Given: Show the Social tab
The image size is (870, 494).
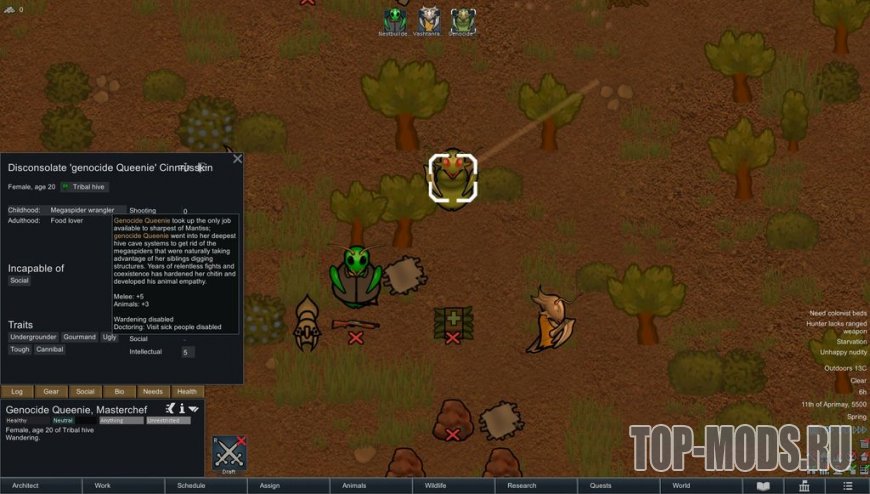Looking at the screenshot, I should 85,392.
